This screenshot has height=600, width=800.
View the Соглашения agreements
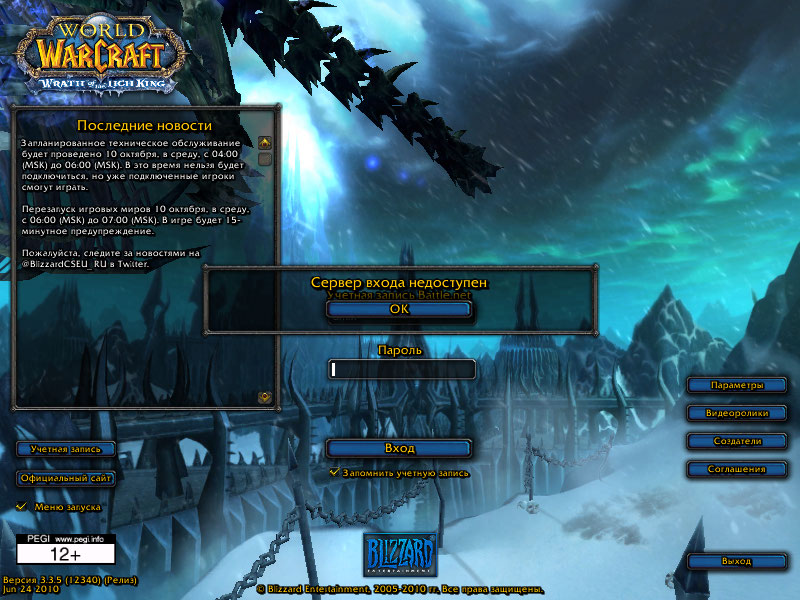click(736, 469)
